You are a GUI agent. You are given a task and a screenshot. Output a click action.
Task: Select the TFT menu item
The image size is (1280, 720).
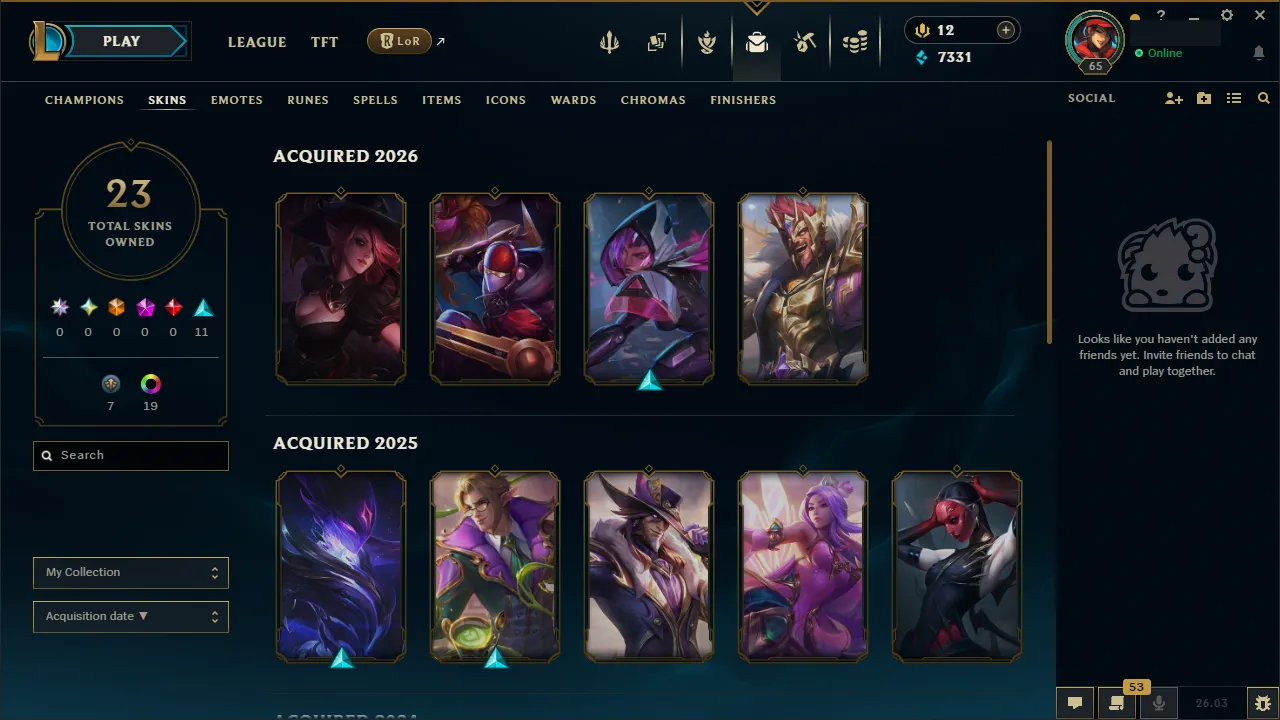[324, 42]
